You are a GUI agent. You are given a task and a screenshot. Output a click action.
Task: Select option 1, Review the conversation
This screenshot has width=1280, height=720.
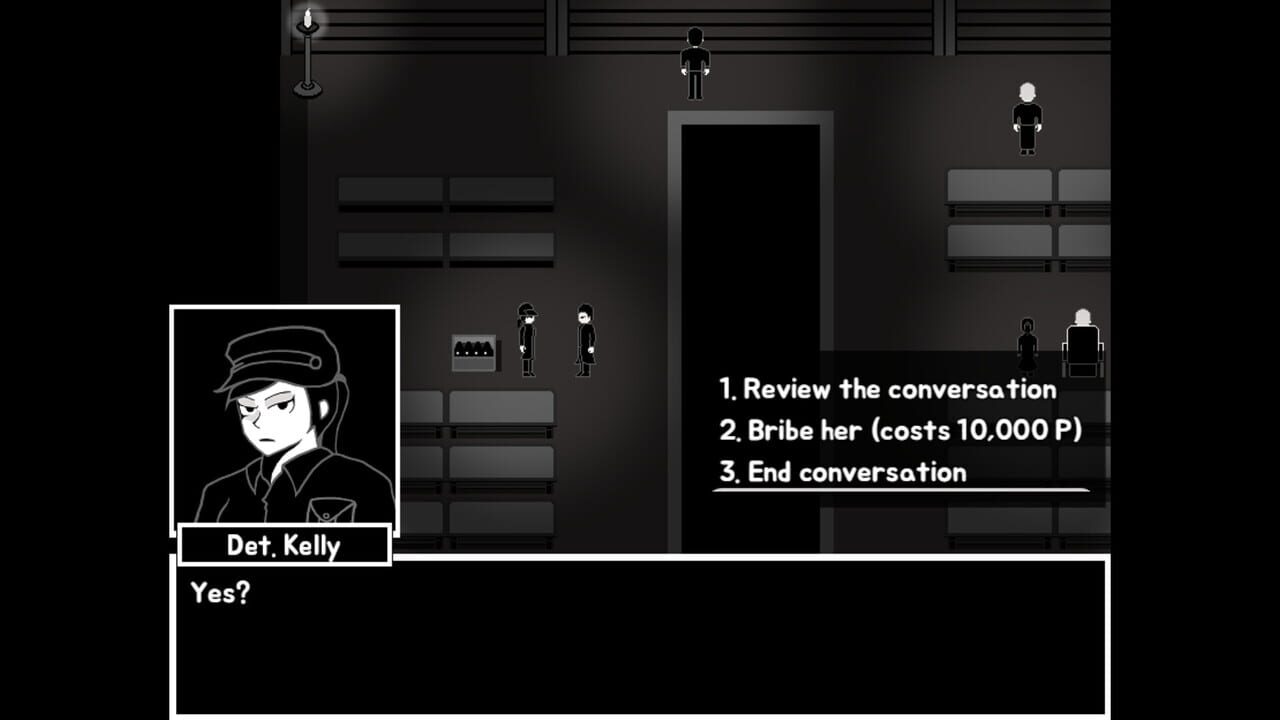[886, 390]
